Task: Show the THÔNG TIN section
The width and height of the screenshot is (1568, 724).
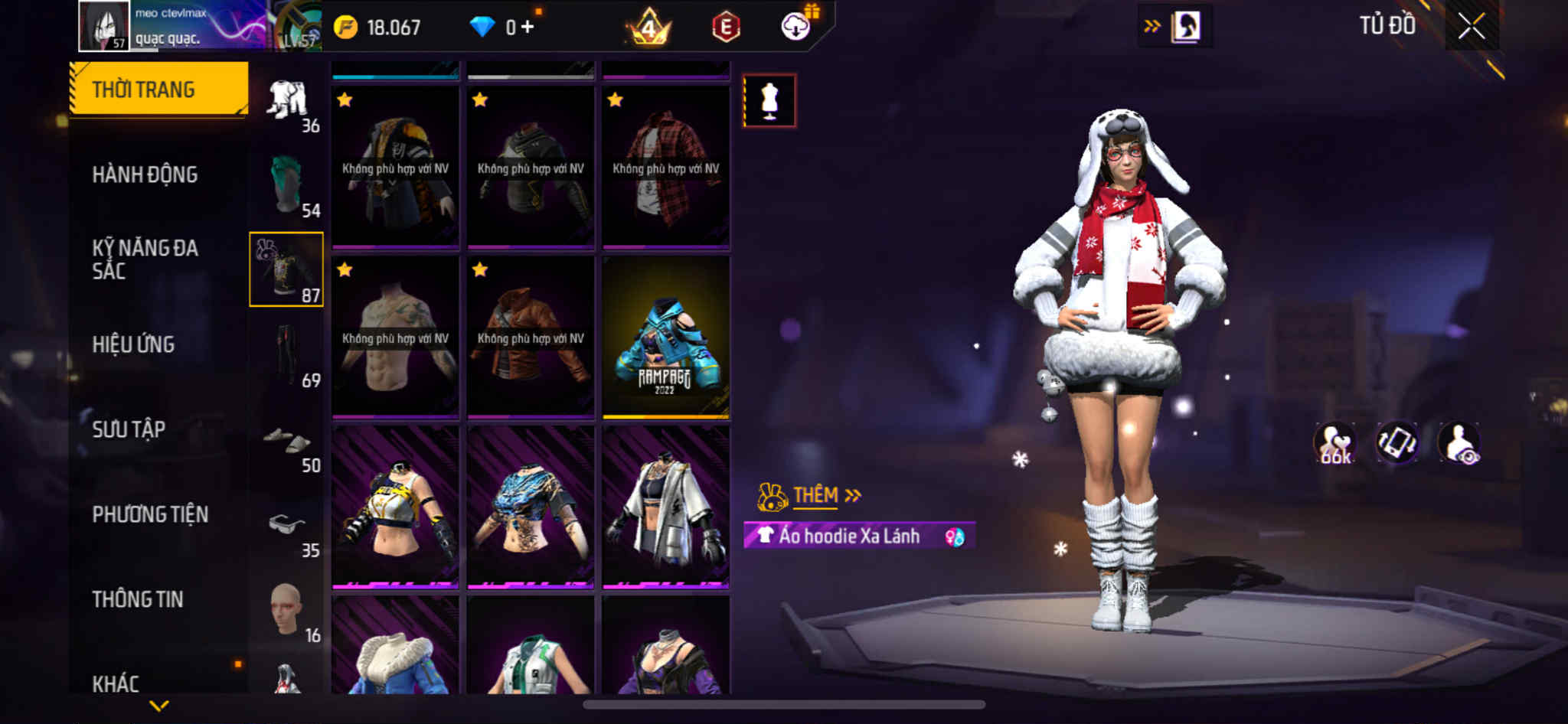Action: click(138, 599)
